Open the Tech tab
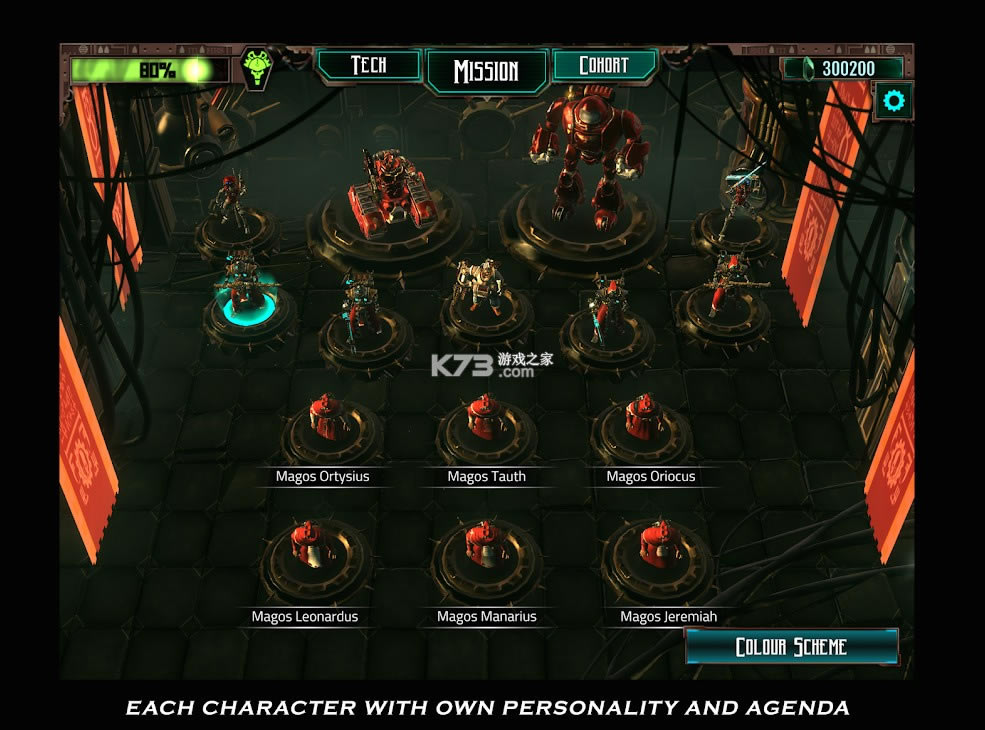 (368, 66)
